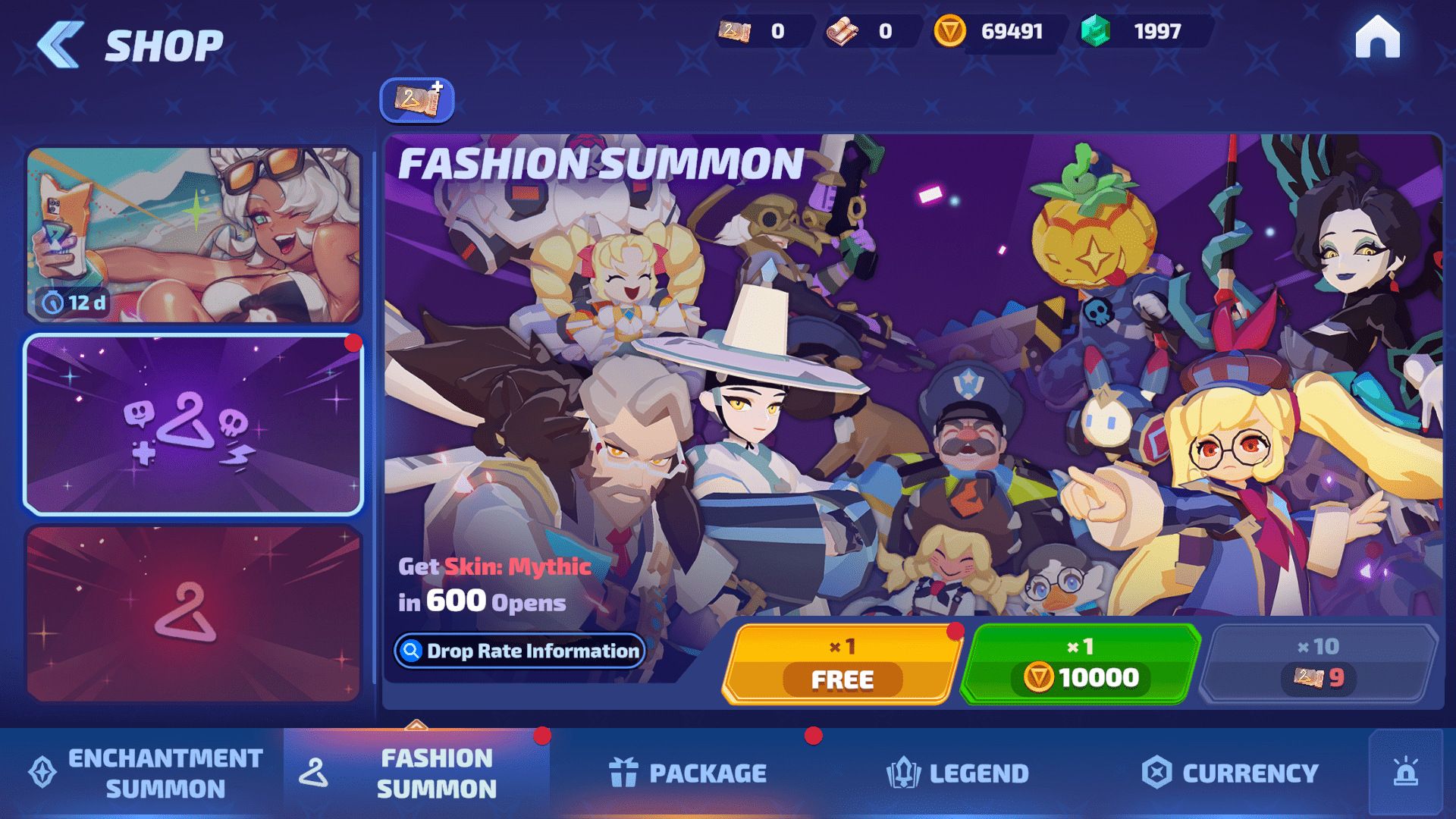The image size is (1456, 819).
Task: Switch to the Enchantment Summon tab
Action: tap(144, 773)
